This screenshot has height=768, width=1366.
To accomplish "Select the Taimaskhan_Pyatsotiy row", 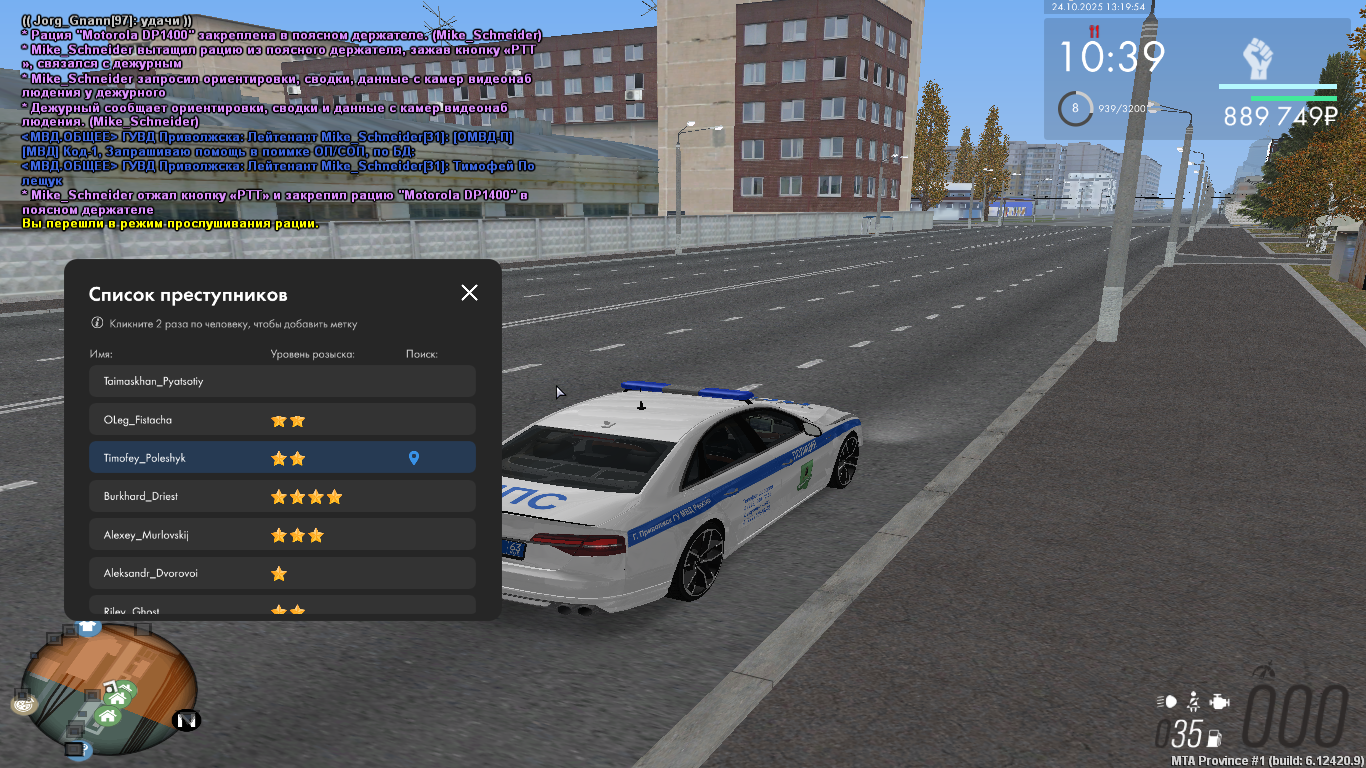I will tap(282, 381).
